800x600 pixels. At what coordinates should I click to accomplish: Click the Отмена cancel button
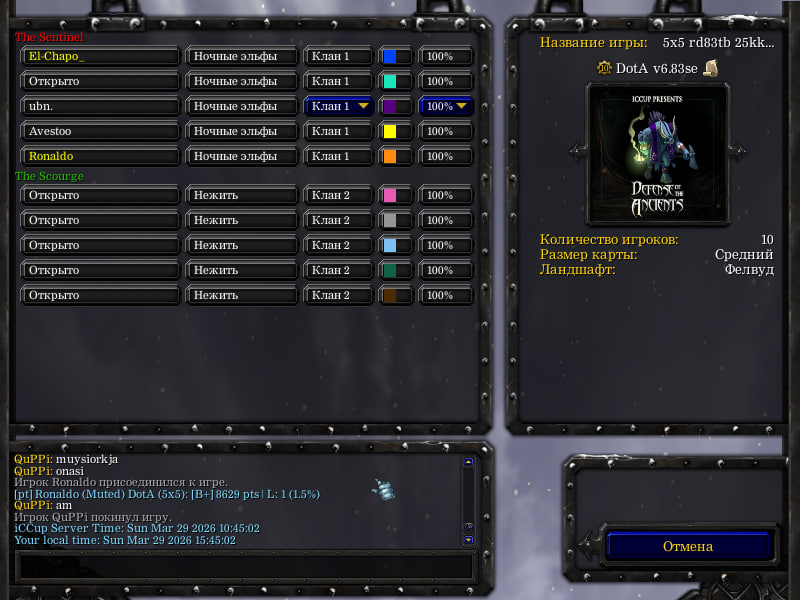(x=688, y=546)
